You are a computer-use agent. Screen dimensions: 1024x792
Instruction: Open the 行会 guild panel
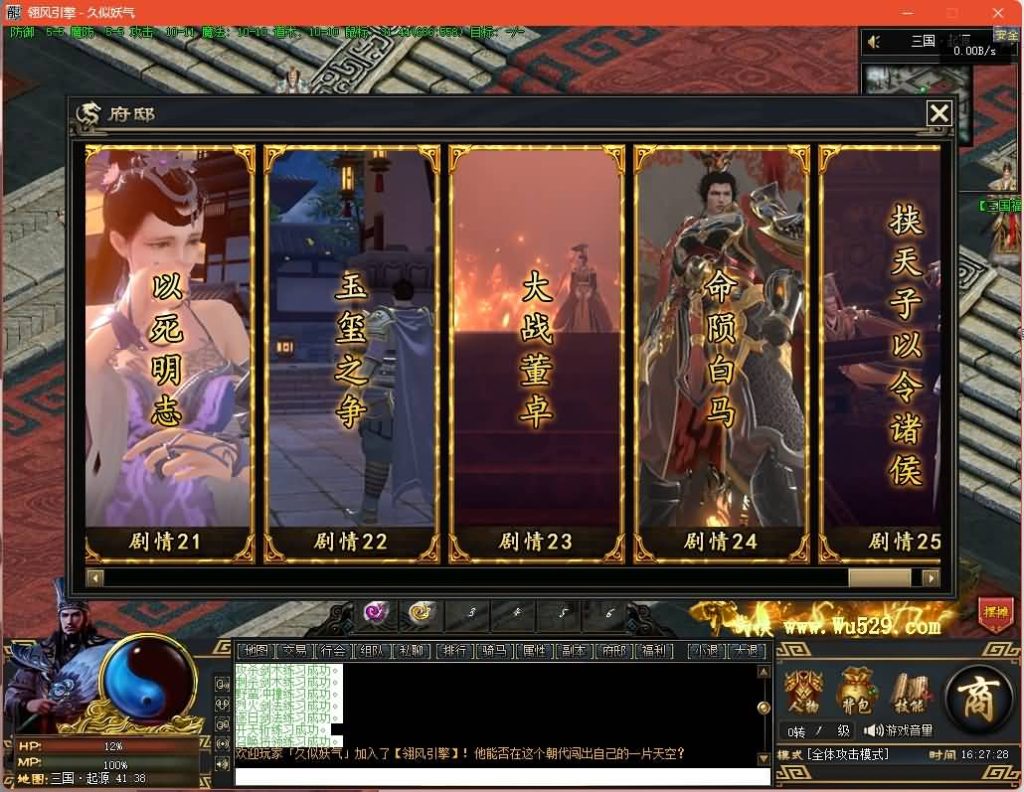click(331, 651)
